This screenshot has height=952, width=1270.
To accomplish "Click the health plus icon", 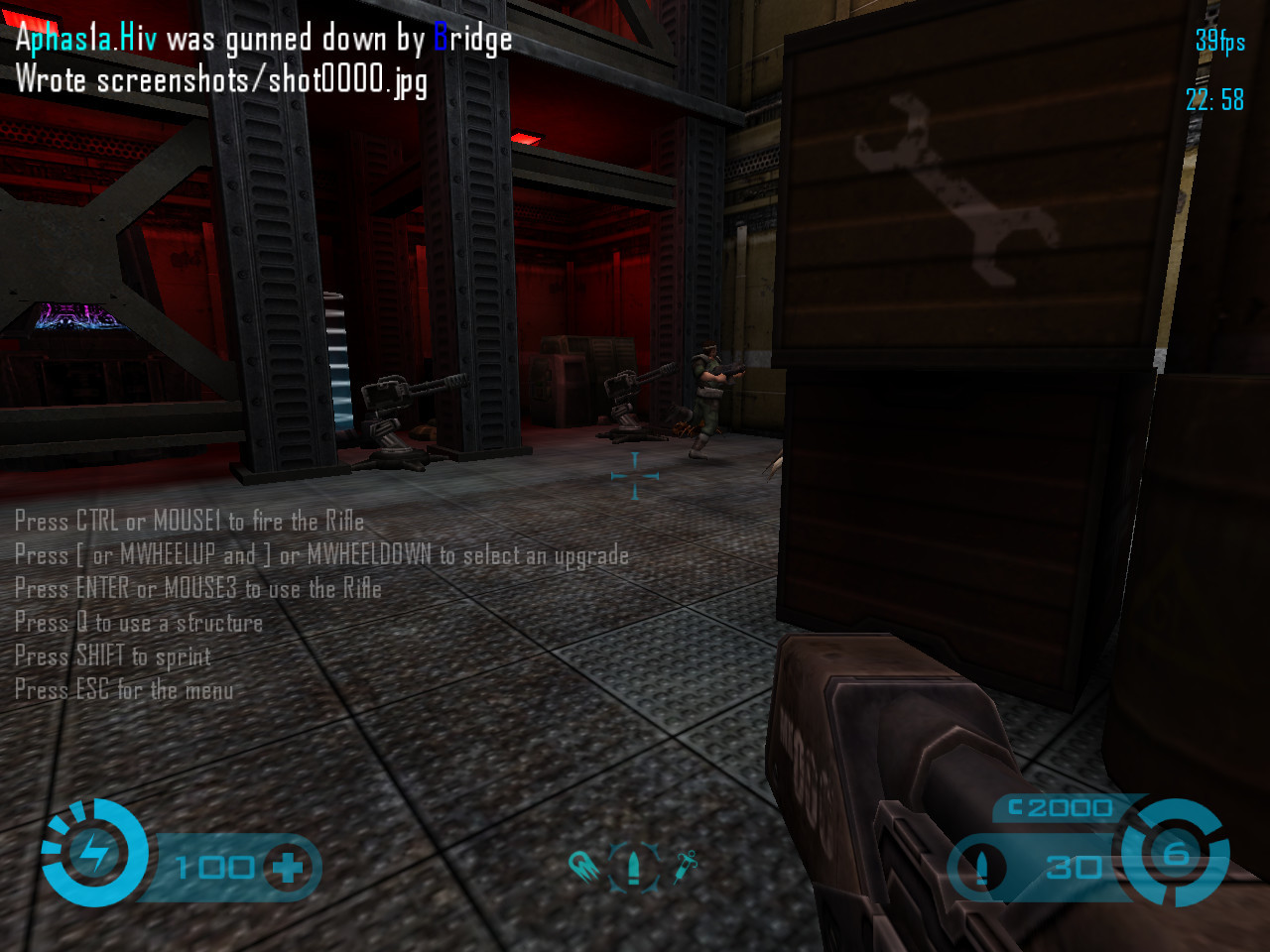I will click(x=288, y=868).
